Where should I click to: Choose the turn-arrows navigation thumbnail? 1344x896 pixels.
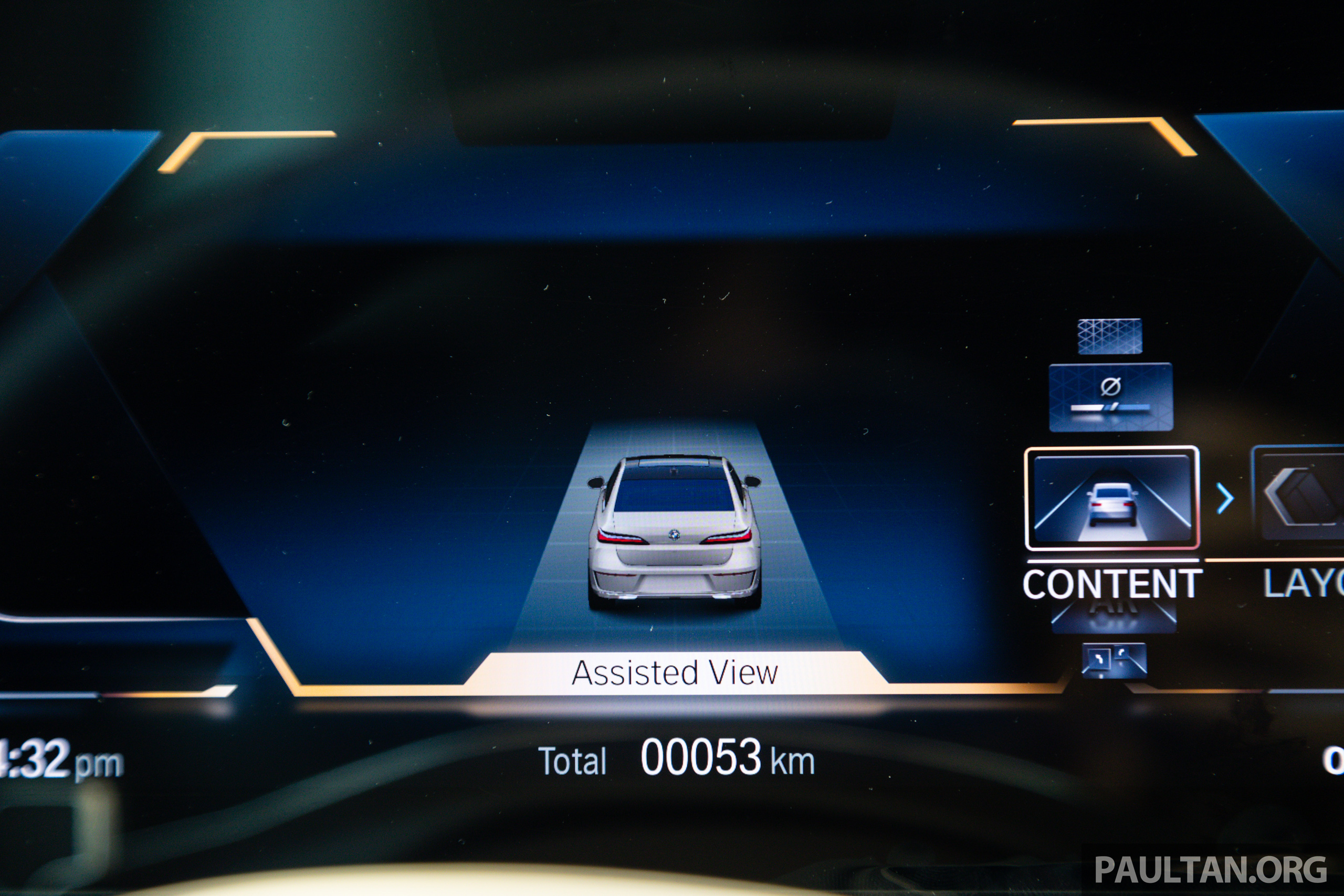pyautogui.click(x=1114, y=660)
